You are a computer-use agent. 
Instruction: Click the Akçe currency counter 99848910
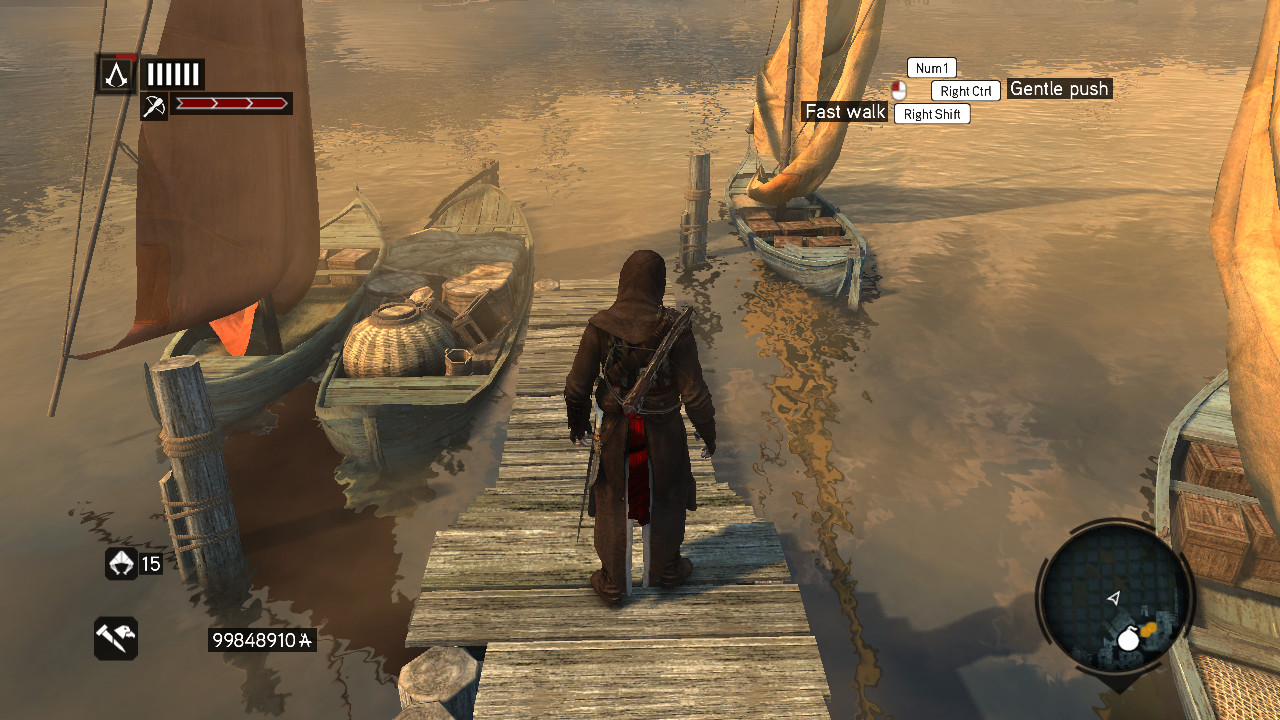coord(261,640)
